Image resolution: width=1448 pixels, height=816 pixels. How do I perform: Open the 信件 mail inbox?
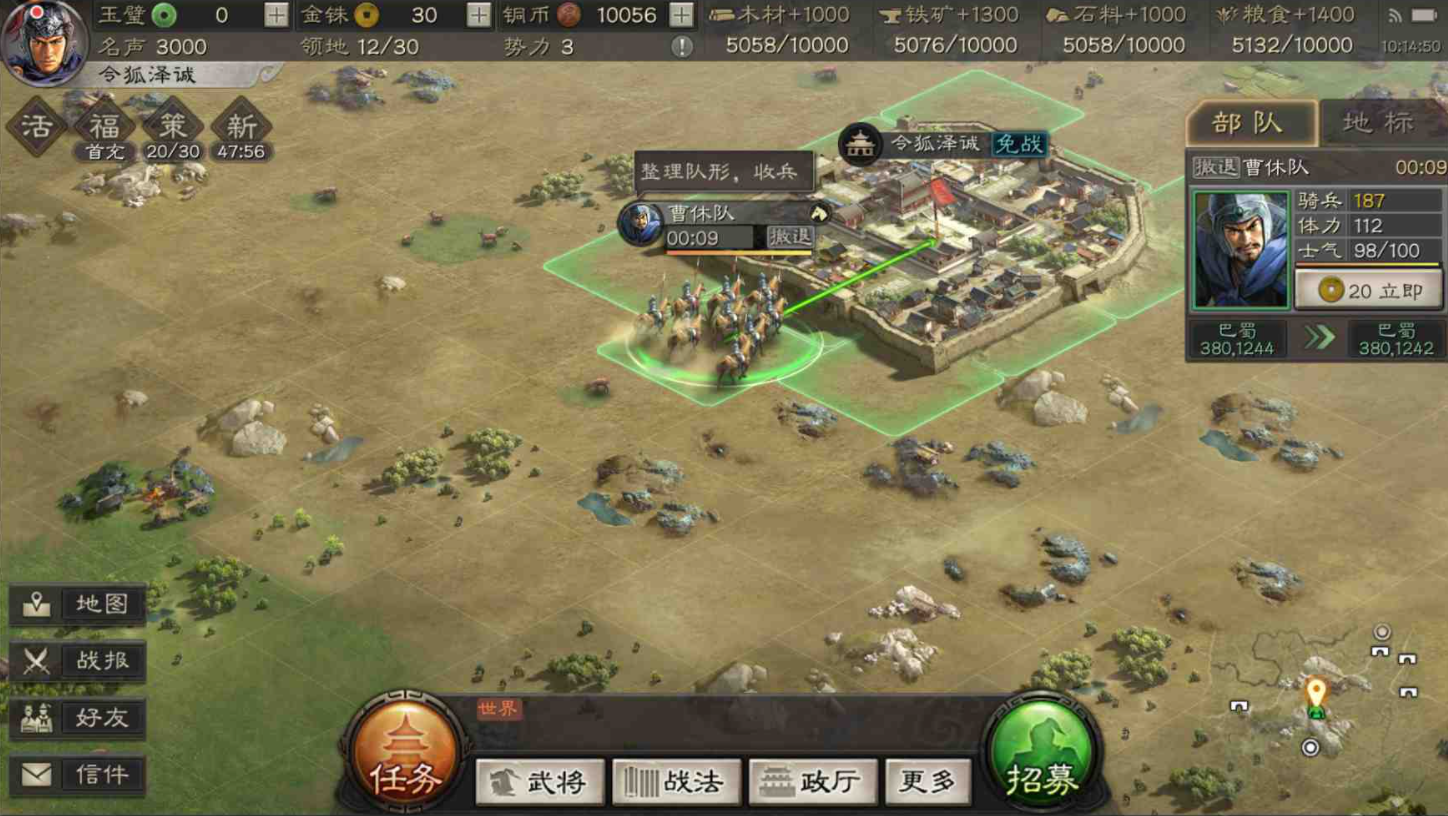pos(79,774)
